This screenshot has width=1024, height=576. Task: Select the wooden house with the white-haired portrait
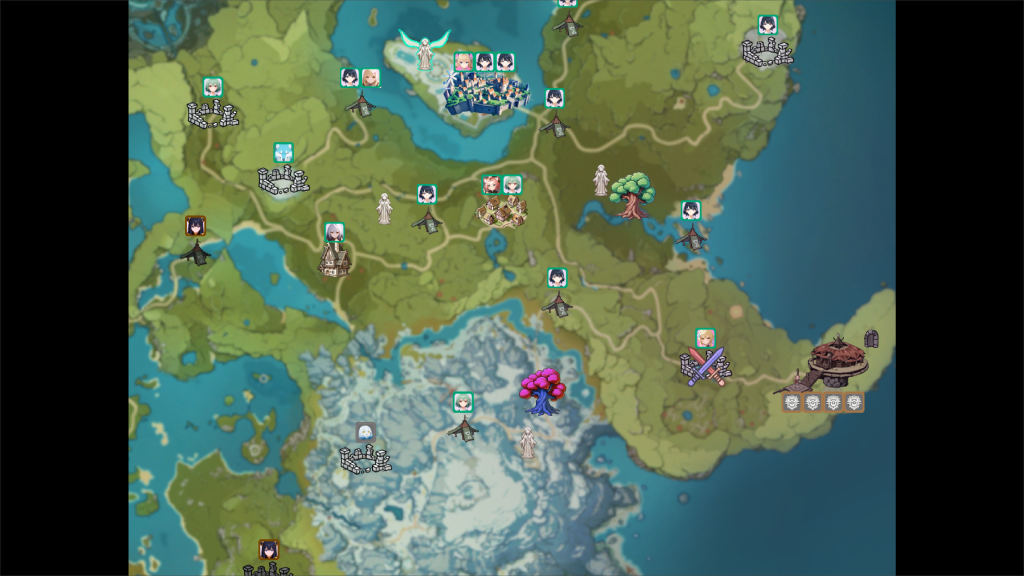[x=334, y=259]
